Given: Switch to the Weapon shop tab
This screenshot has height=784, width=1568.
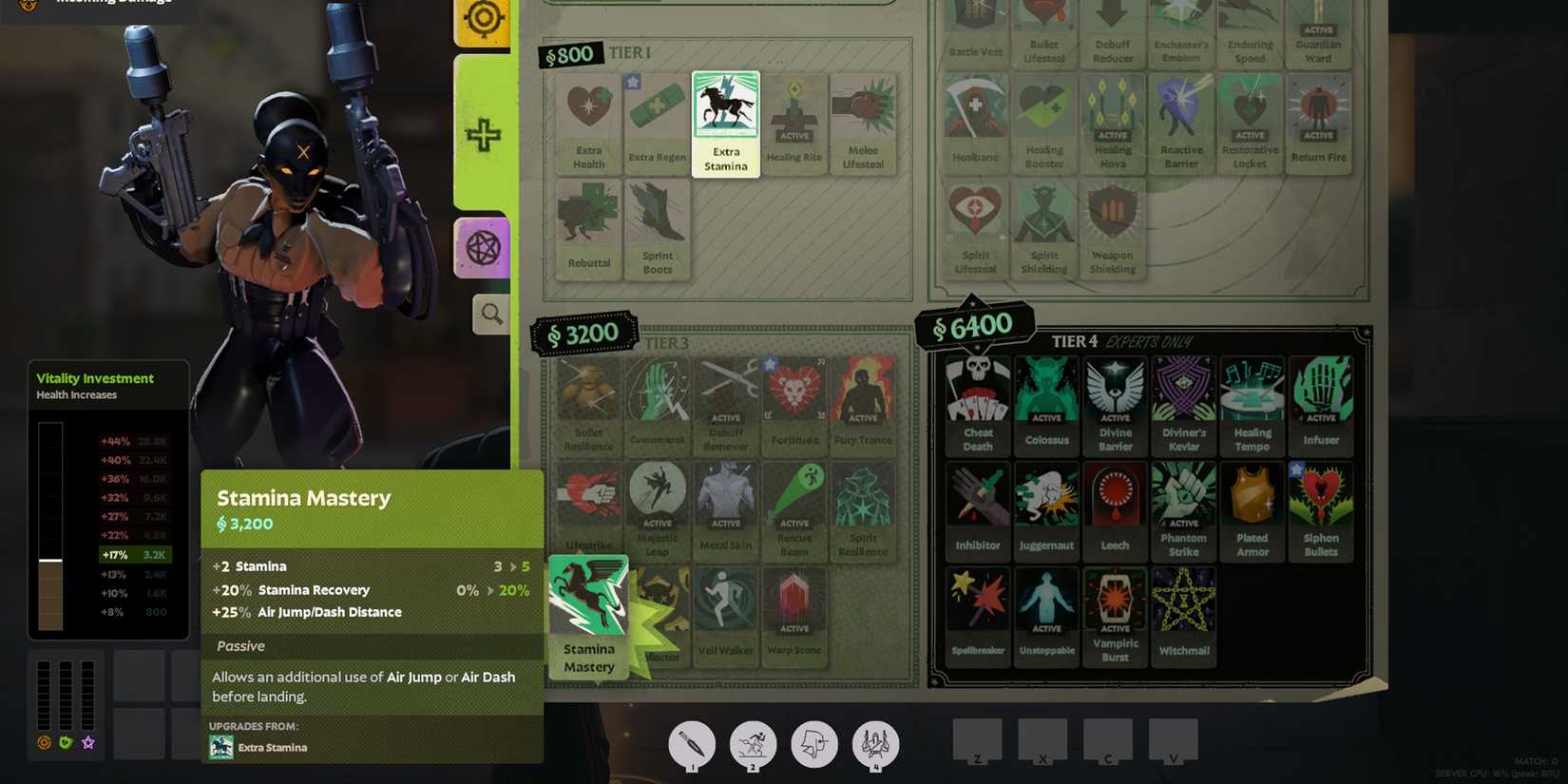Looking at the screenshot, I should pyautogui.click(x=483, y=19).
